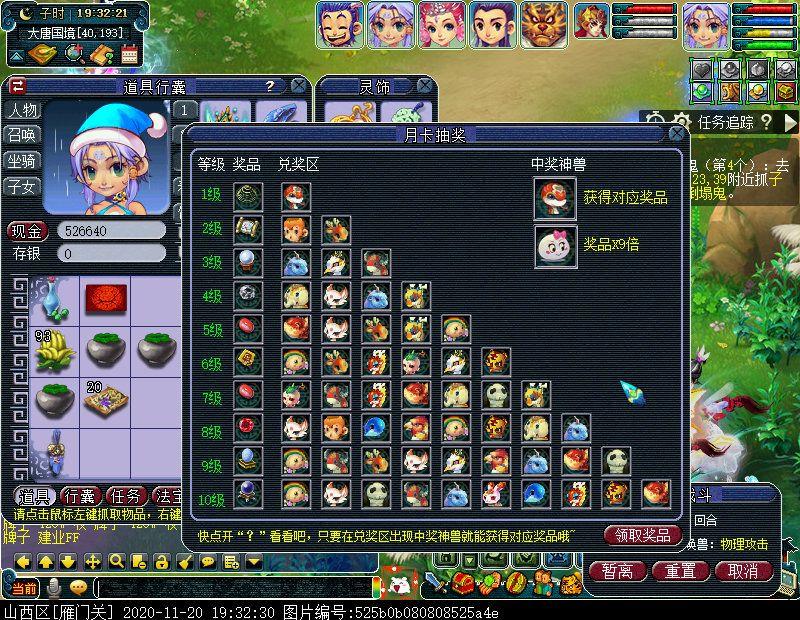Image resolution: width=800 pixels, height=620 pixels.
Task: Close the 月卡抽奖 lottery window
Action: (x=677, y=134)
